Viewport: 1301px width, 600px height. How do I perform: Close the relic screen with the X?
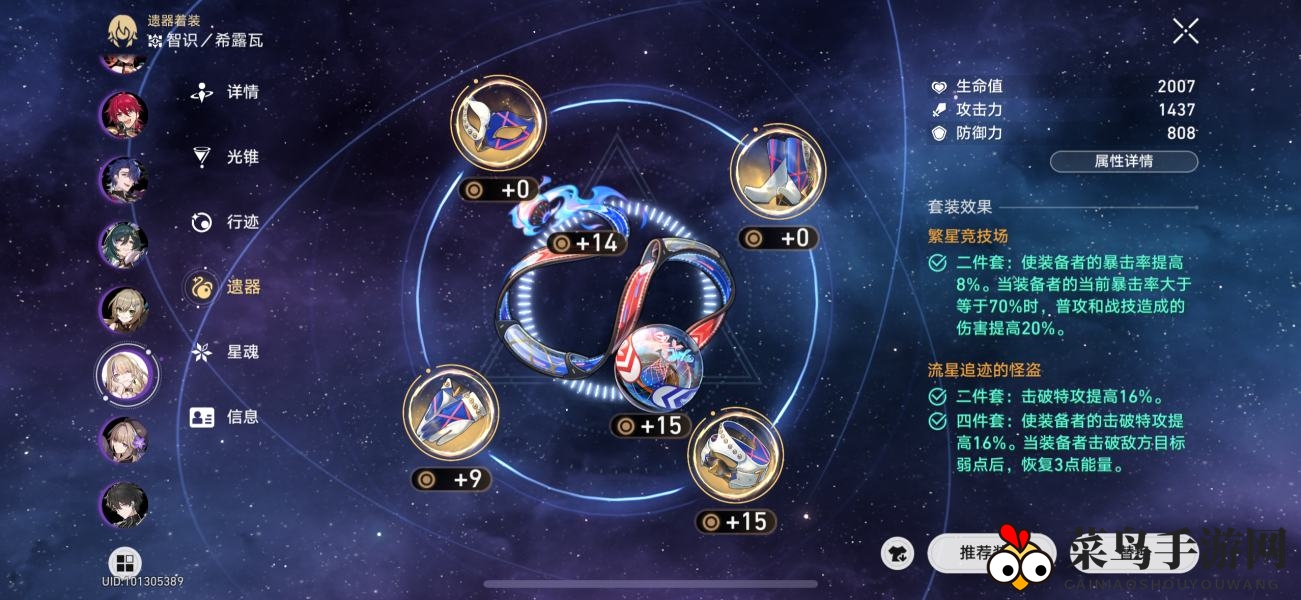1185,32
